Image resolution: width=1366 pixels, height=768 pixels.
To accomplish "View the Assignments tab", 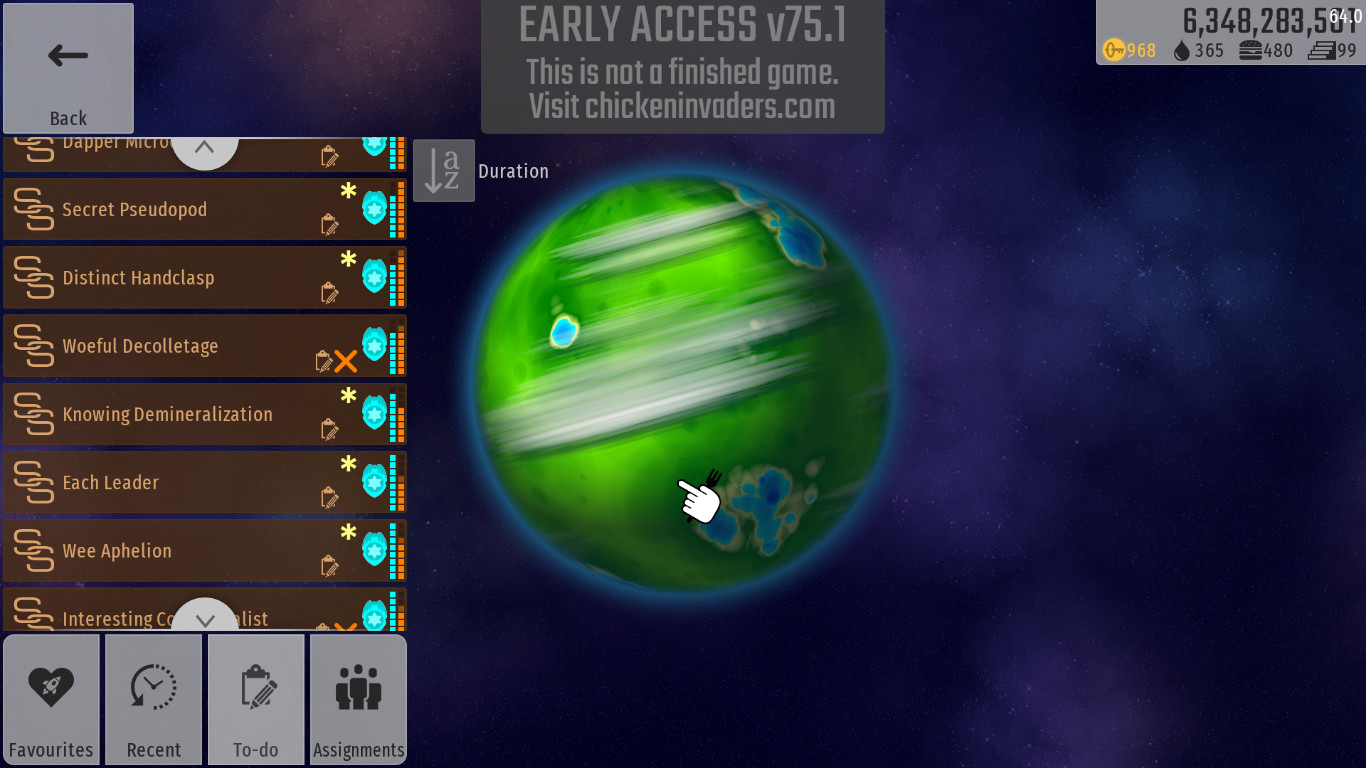I will click(x=358, y=699).
